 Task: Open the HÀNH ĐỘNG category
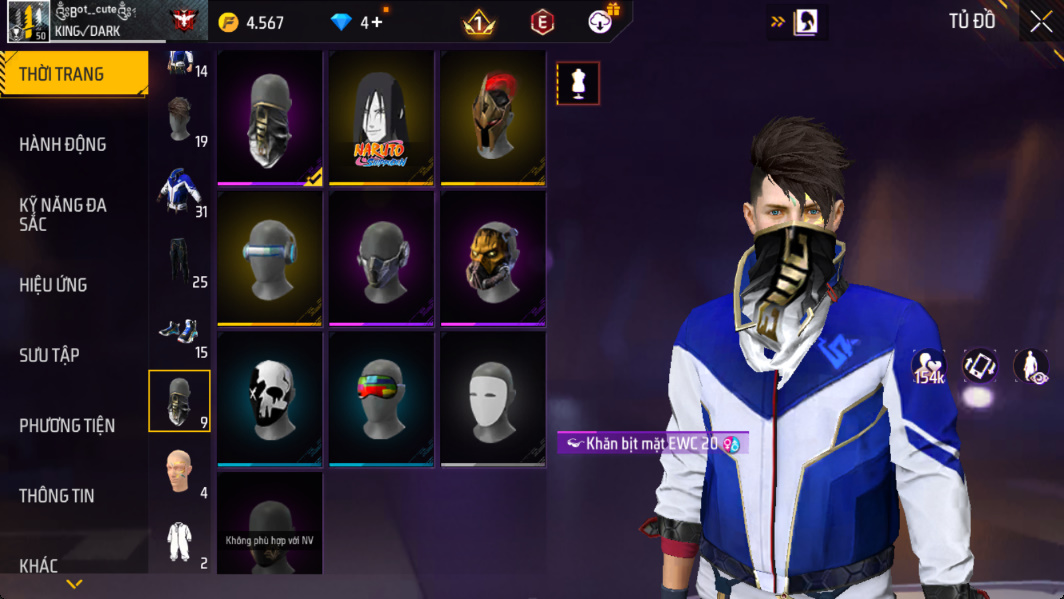pos(63,145)
